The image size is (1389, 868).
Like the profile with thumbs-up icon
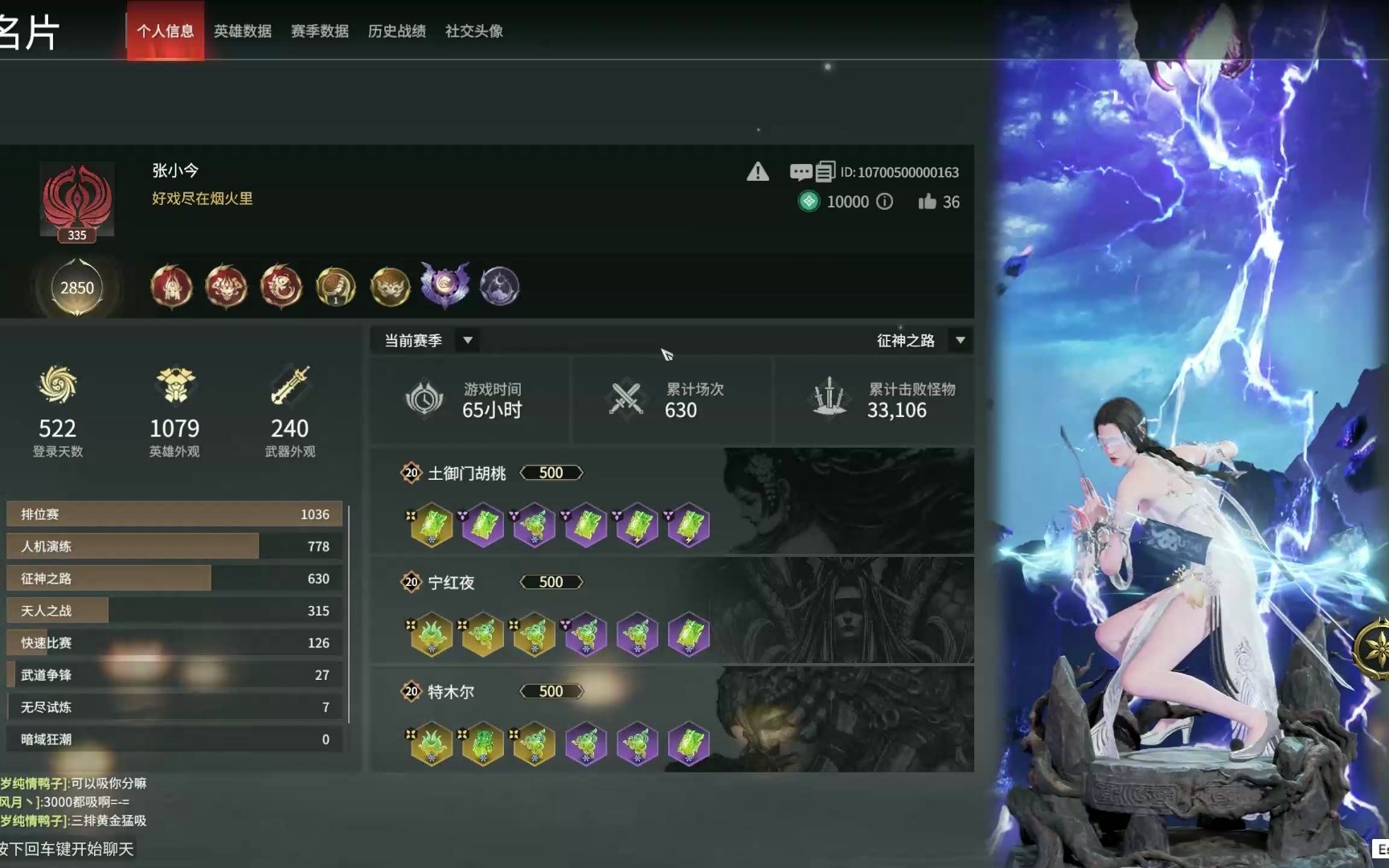(927, 202)
